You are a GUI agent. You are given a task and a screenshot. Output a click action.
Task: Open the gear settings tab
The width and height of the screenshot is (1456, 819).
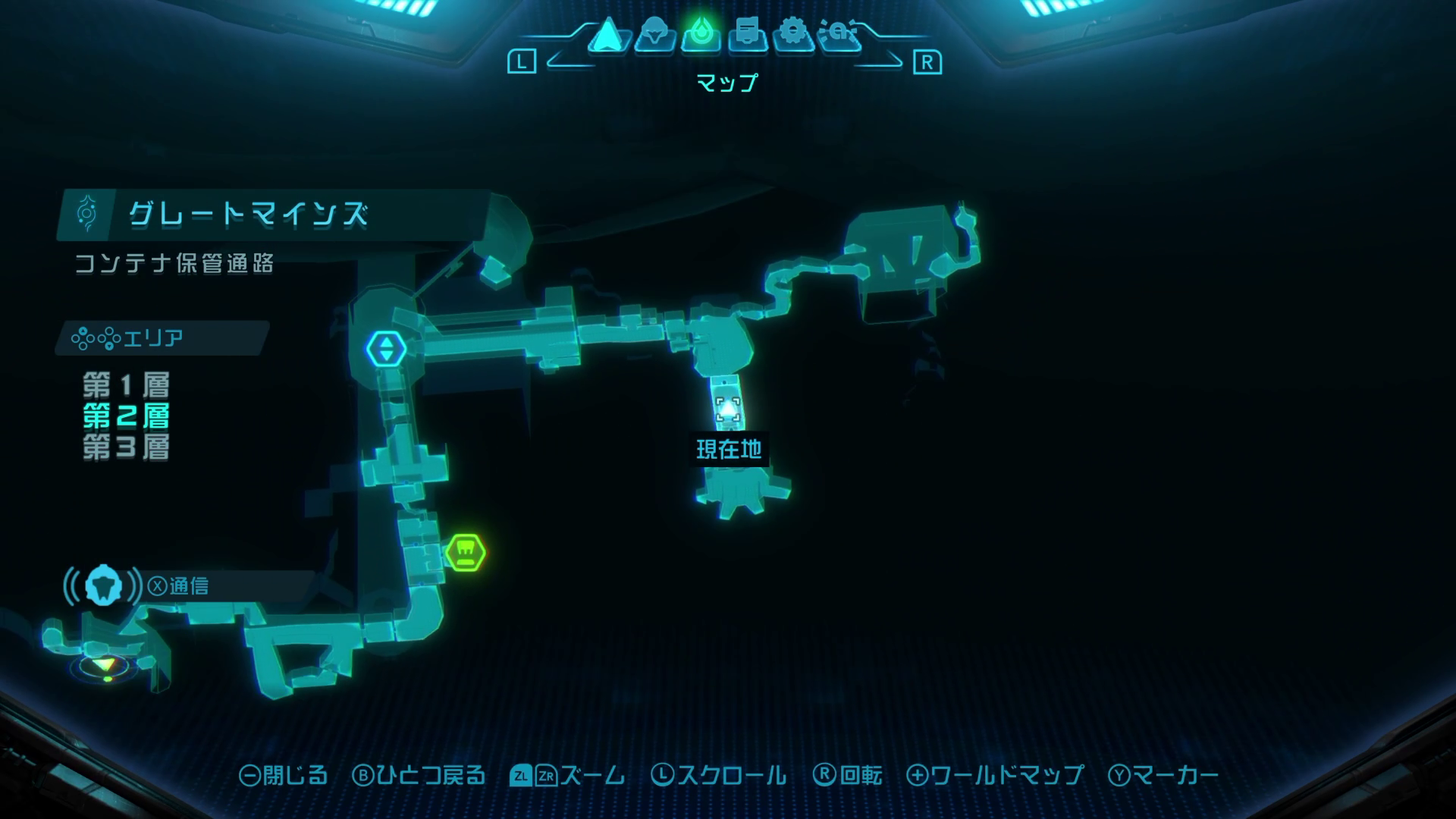pyautogui.click(x=793, y=35)
